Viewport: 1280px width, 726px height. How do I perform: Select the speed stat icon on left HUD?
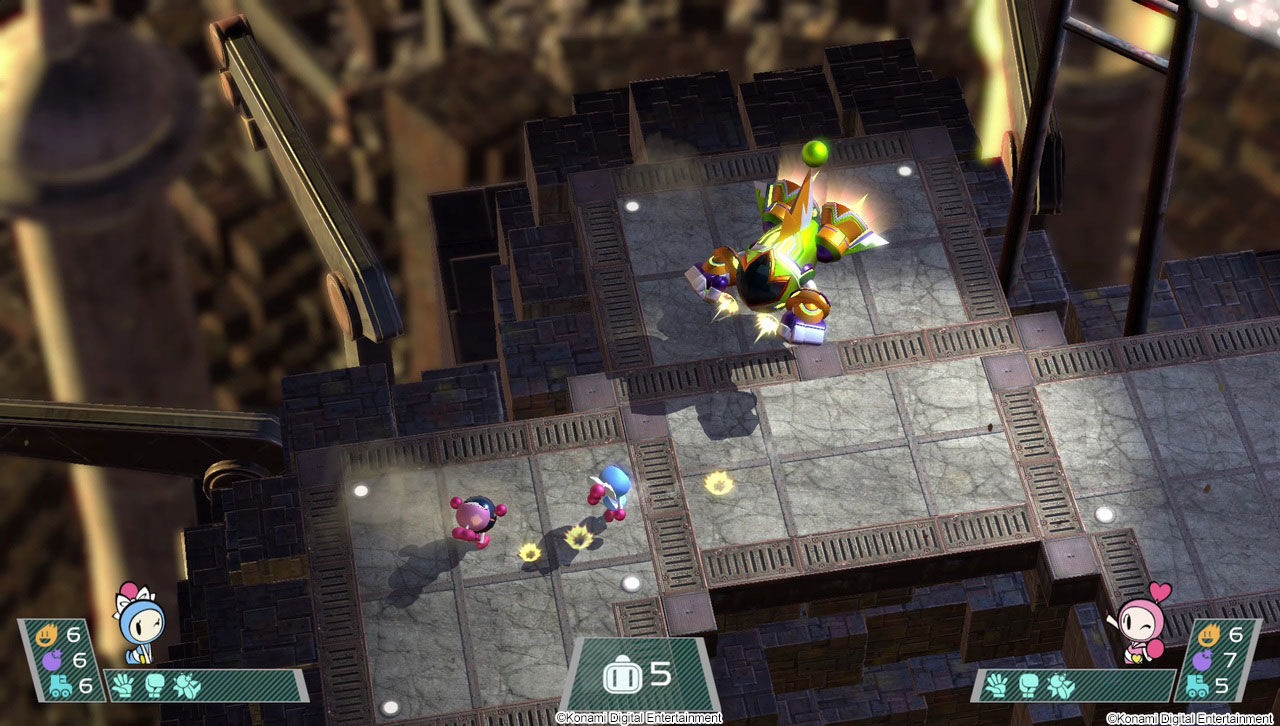(x=60, y=683)
